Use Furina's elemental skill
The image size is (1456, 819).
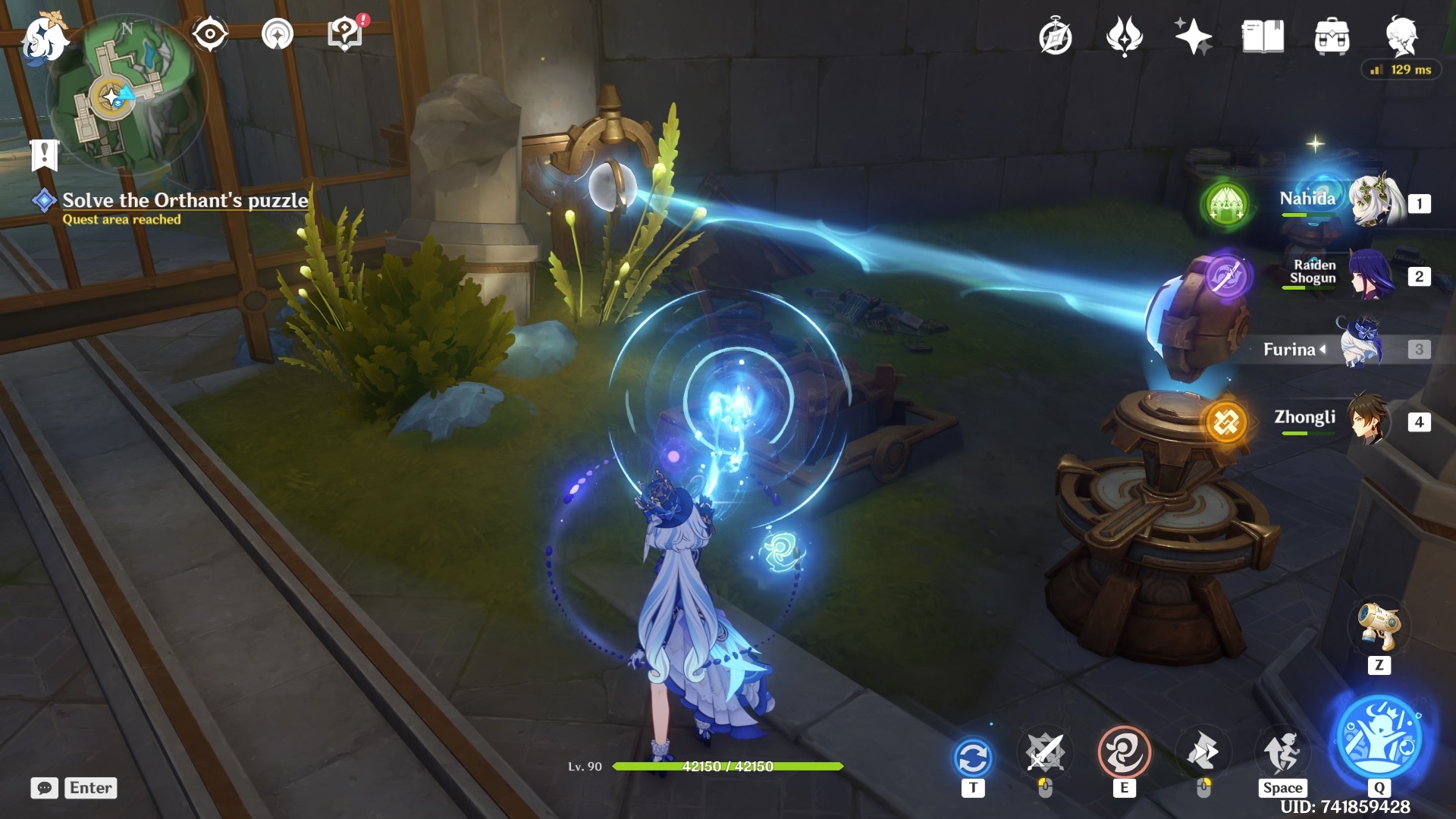1124,753
